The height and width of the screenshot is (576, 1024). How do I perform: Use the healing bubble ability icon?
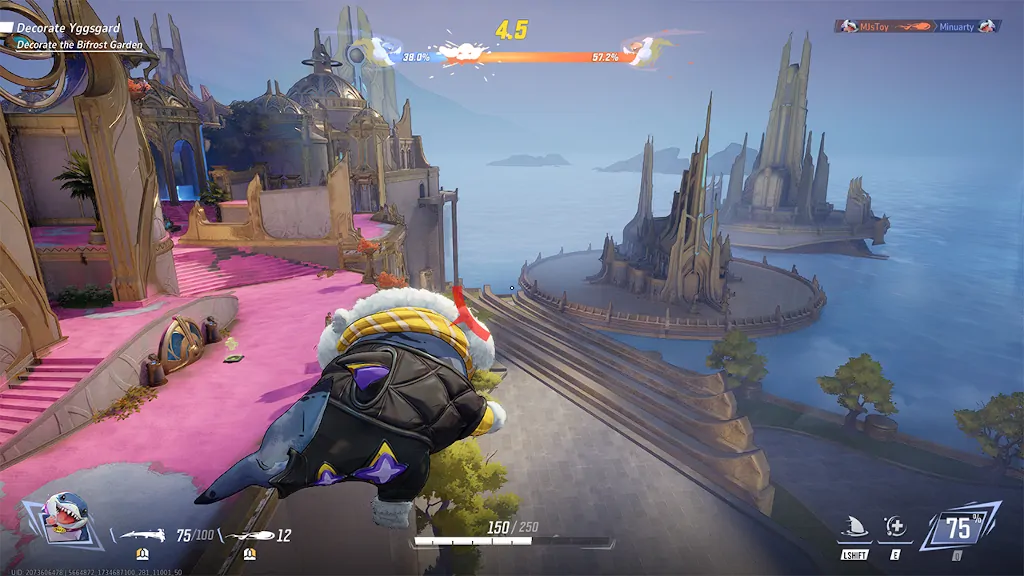(x=894, y=527)
